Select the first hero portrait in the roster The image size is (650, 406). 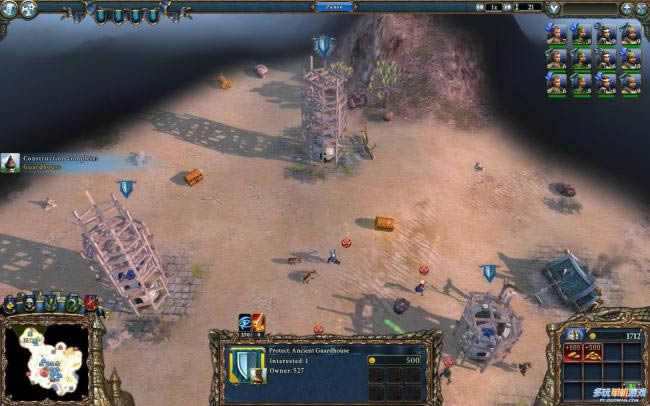557,34
